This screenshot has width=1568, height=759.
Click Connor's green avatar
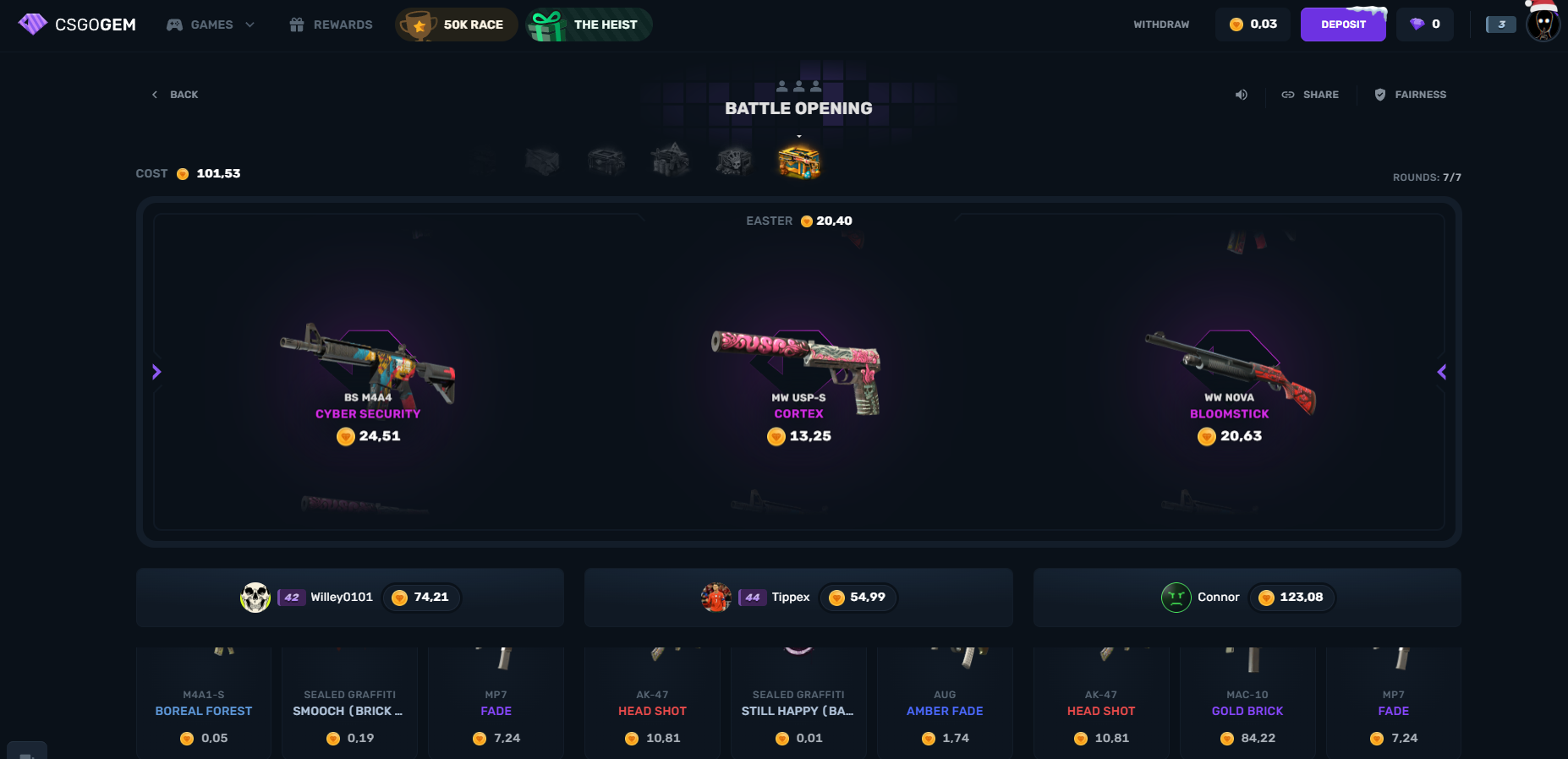(1176, 598)
